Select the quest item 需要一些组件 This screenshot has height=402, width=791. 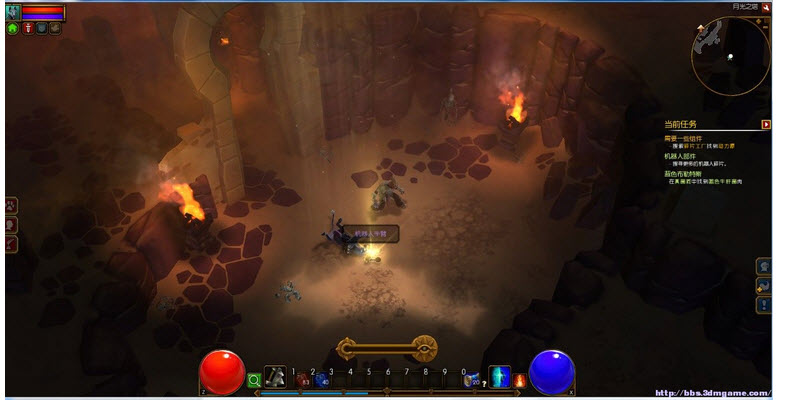pos(685,138)
